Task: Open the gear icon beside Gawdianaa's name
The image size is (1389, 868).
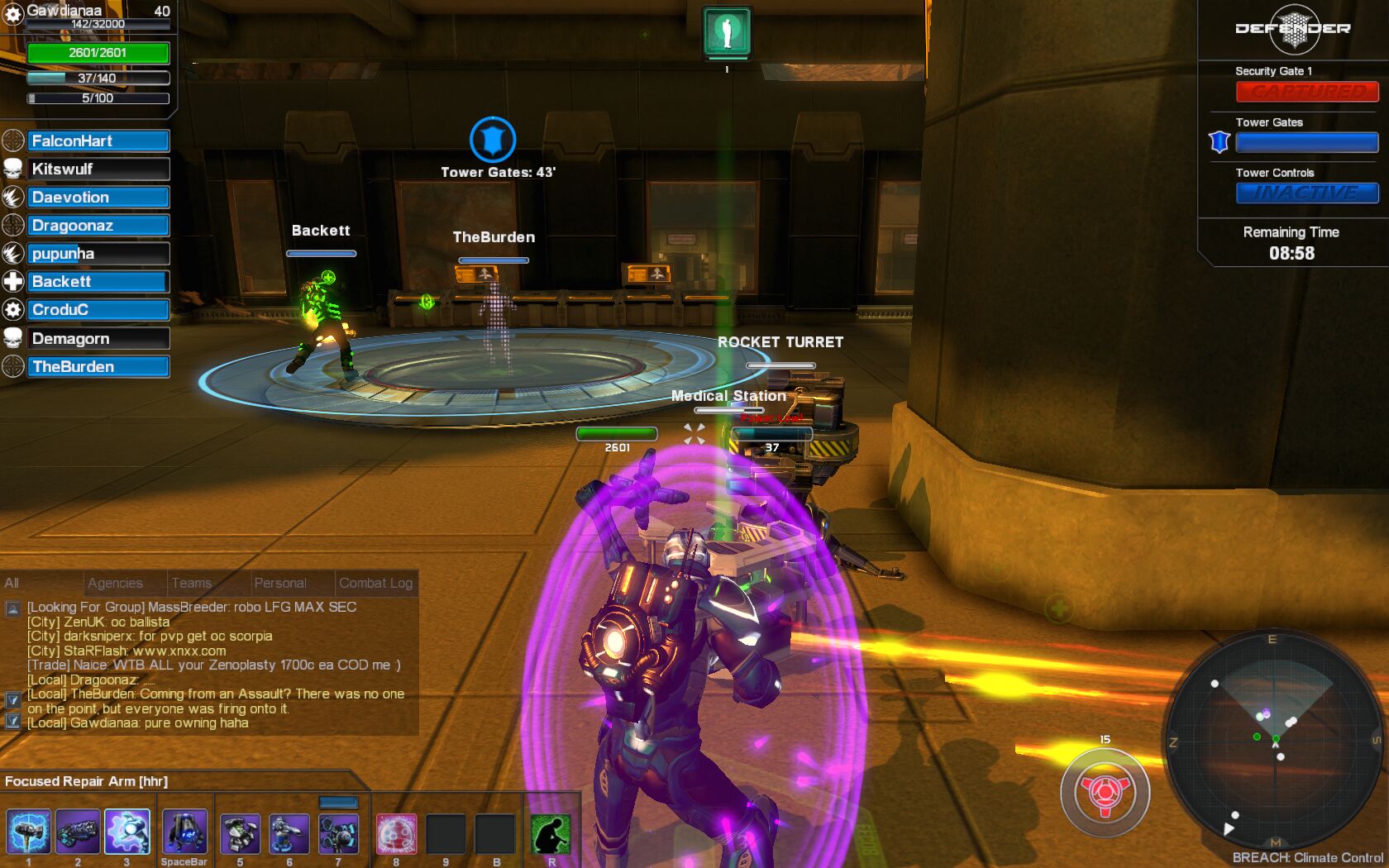Action: click(13, 14)
